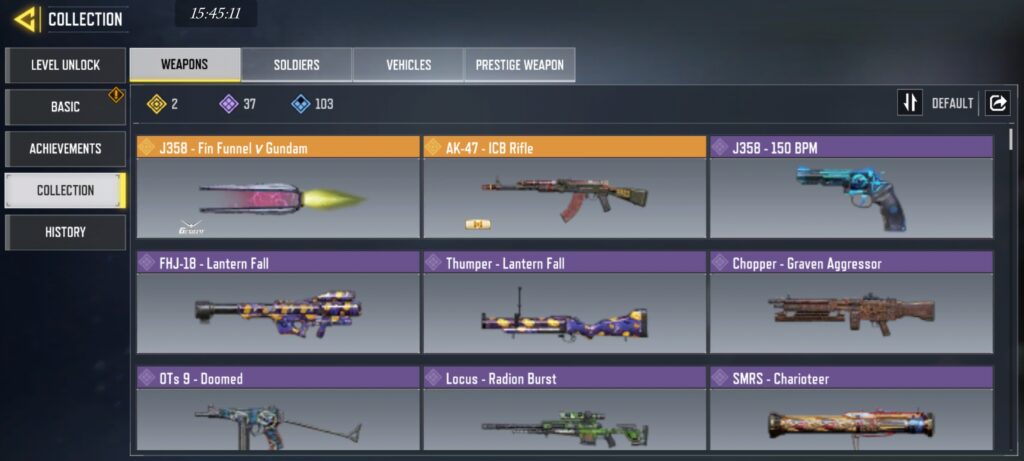Go back using the yellow arrow button
Viewport: 1024px width, 461px height.
point(26,19)
